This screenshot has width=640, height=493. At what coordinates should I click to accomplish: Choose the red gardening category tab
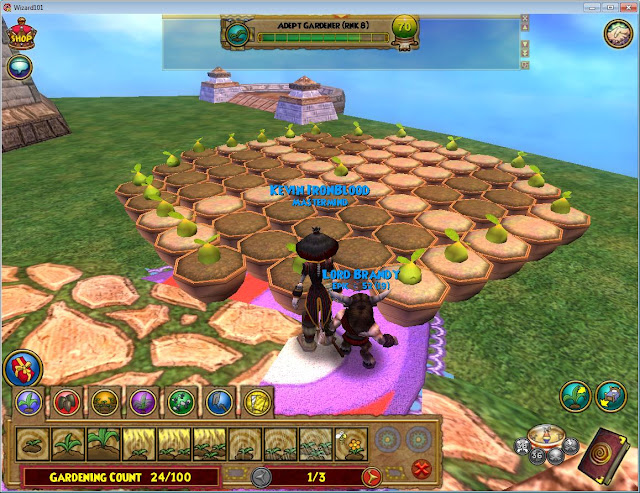tap(69, 401)
